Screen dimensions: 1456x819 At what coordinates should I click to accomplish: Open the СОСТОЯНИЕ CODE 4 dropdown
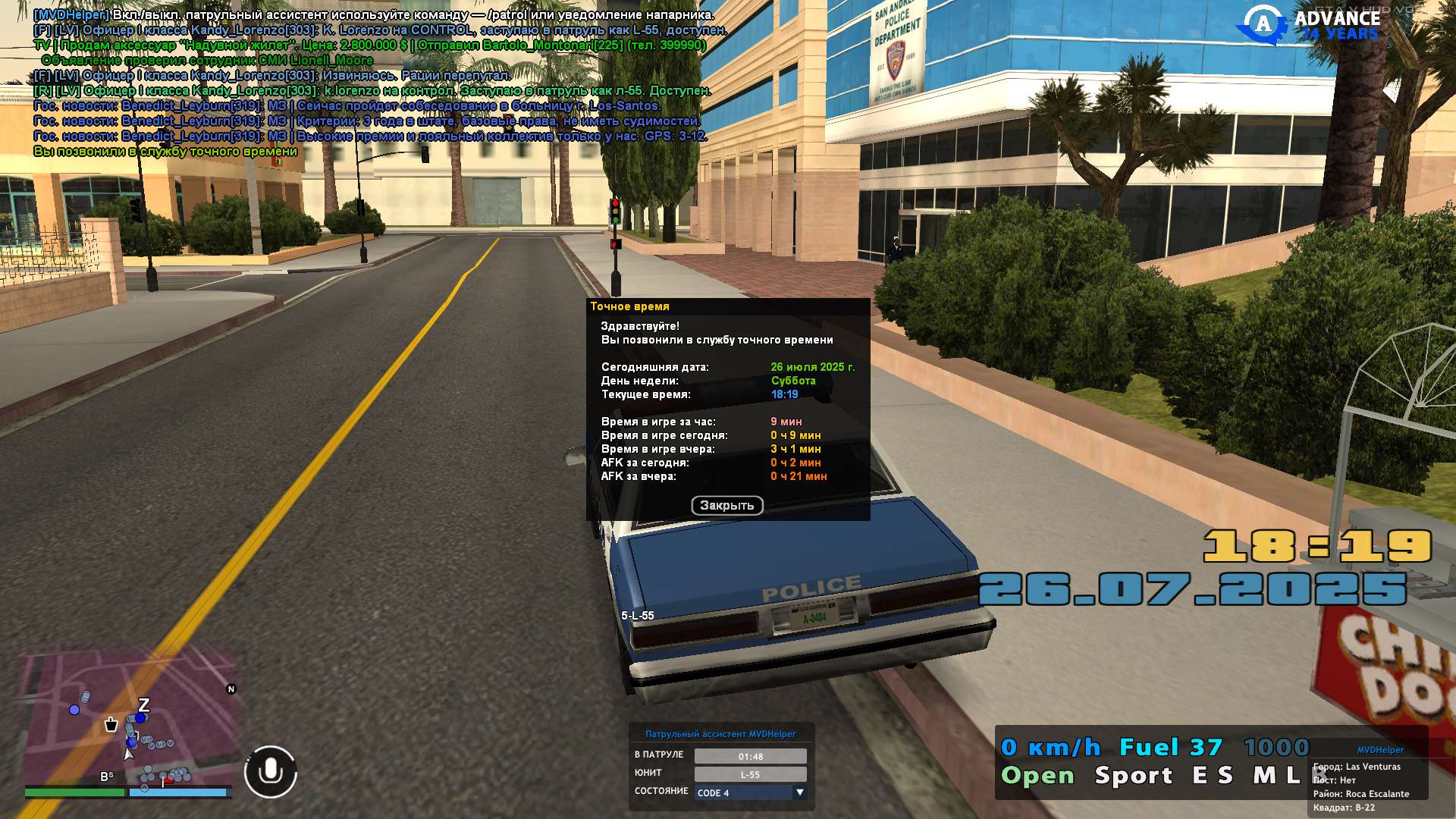[799, 792]
